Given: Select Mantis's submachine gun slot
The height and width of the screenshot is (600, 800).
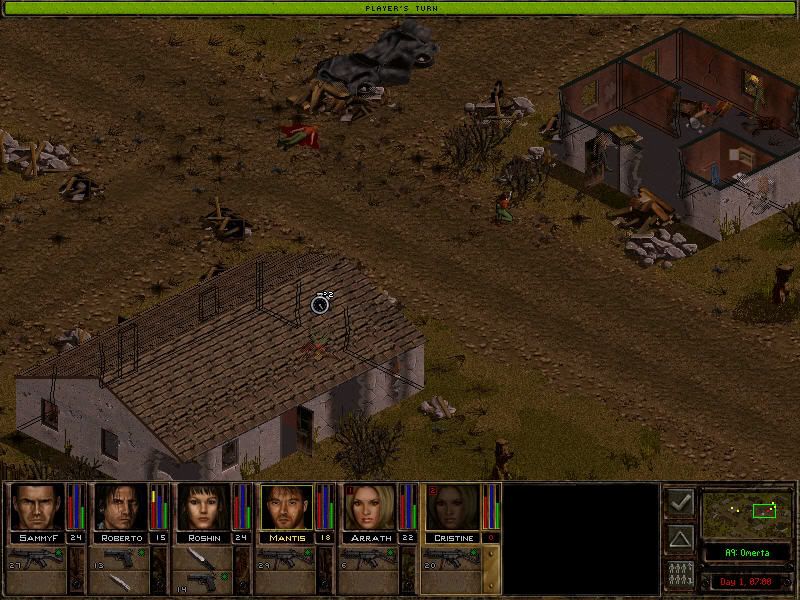Looking at the screenshot, I should (x=287, y=556).
